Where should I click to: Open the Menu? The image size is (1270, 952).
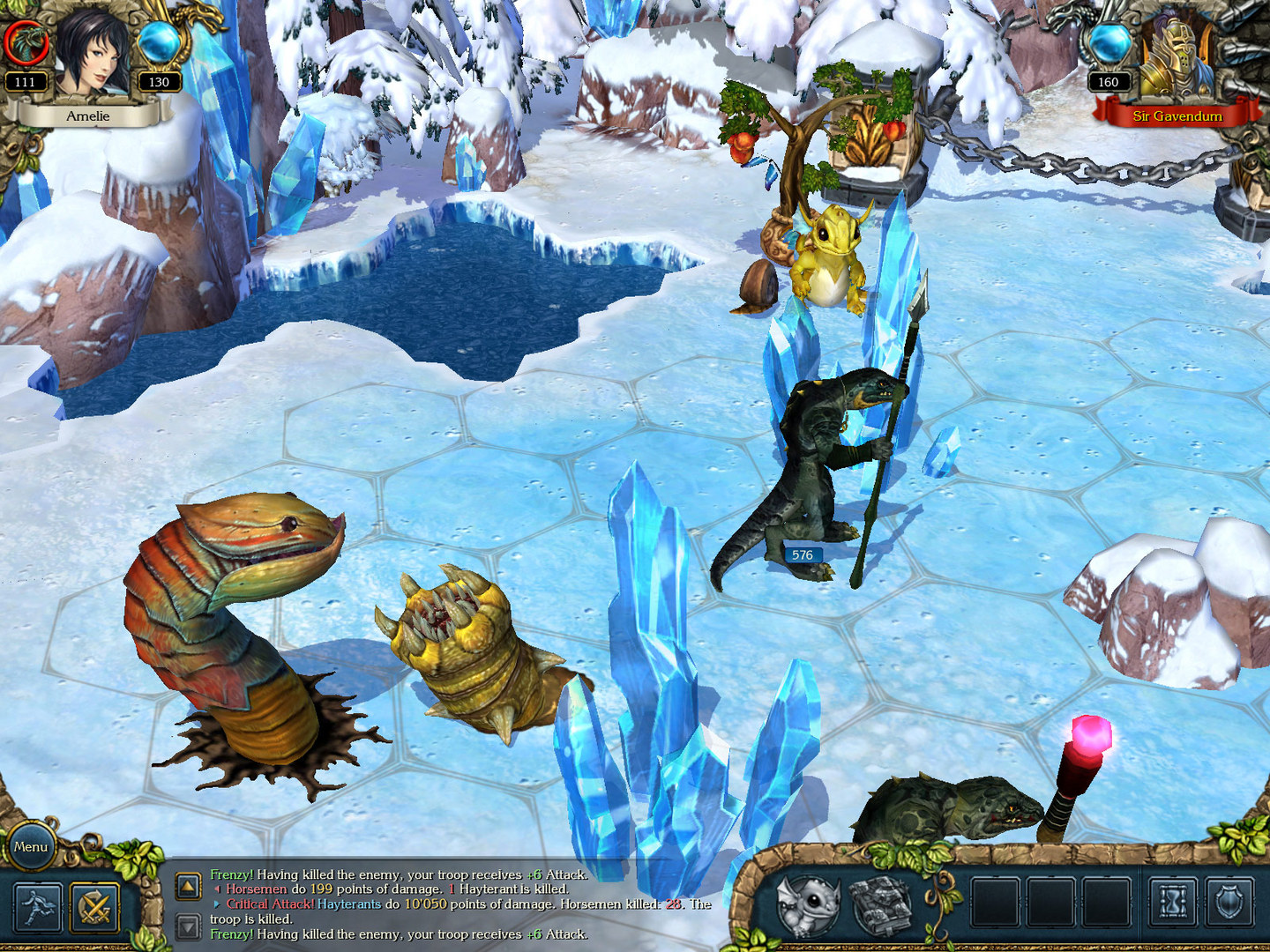tap(32, 844)
